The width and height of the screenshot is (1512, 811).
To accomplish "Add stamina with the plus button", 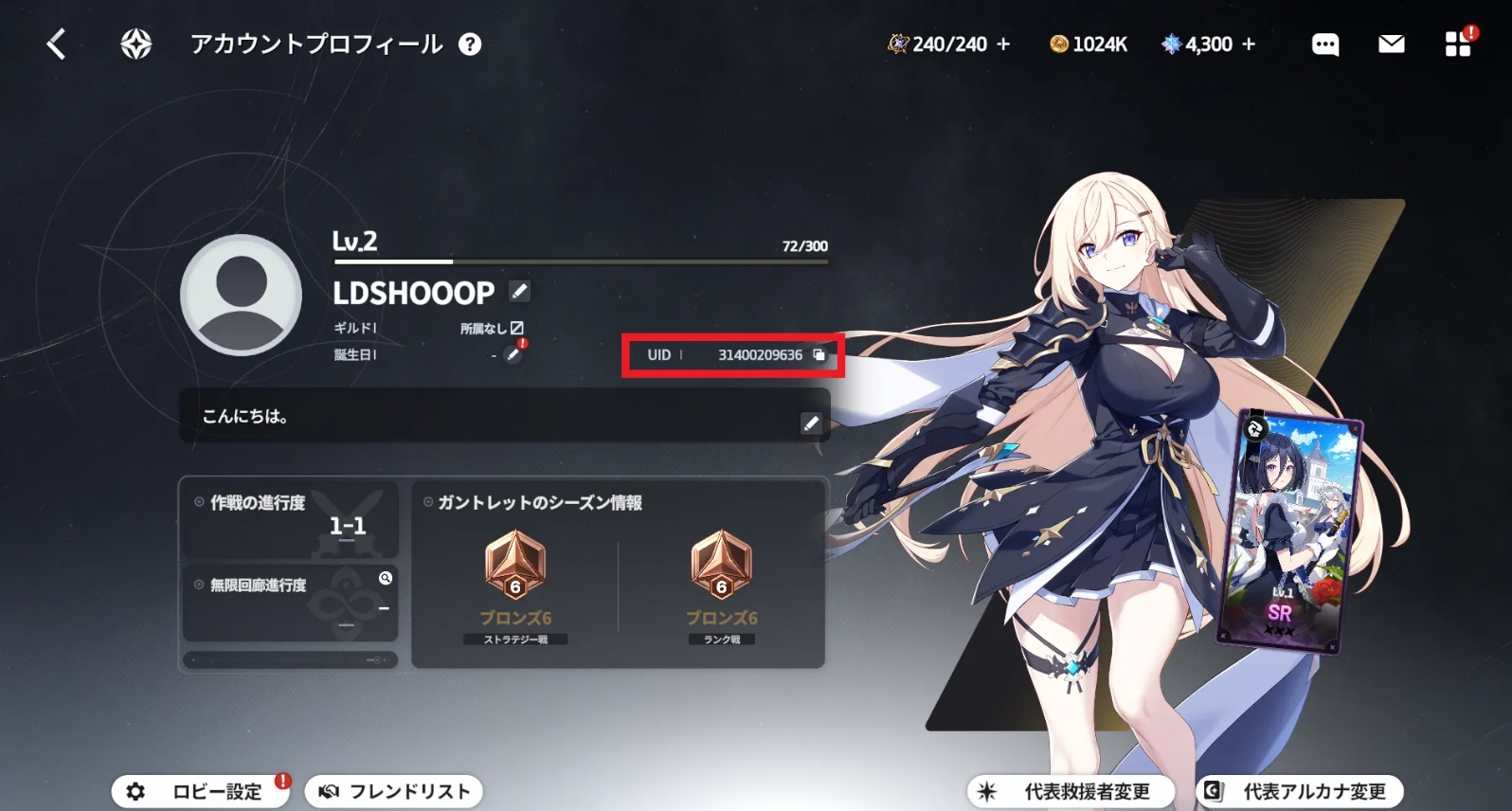I will [1004, 45].
